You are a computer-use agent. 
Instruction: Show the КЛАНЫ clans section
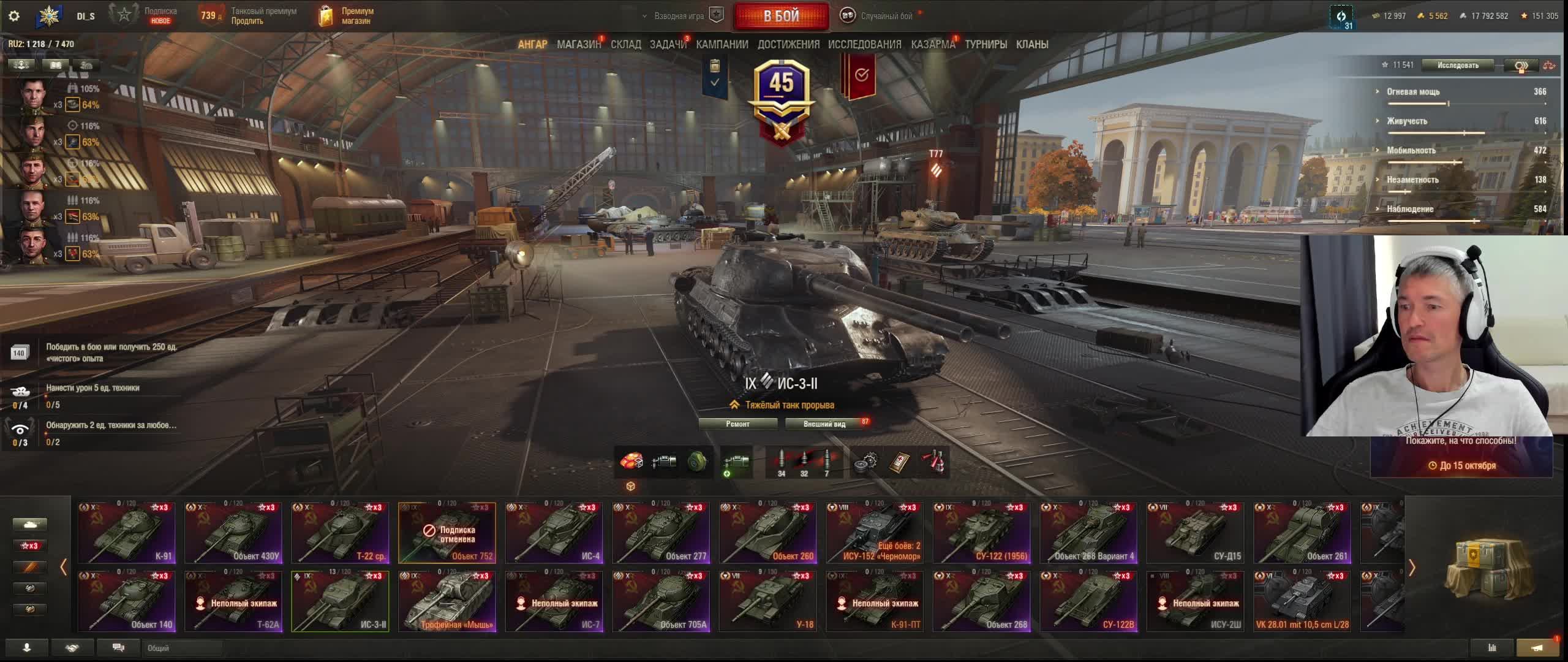1032,44
